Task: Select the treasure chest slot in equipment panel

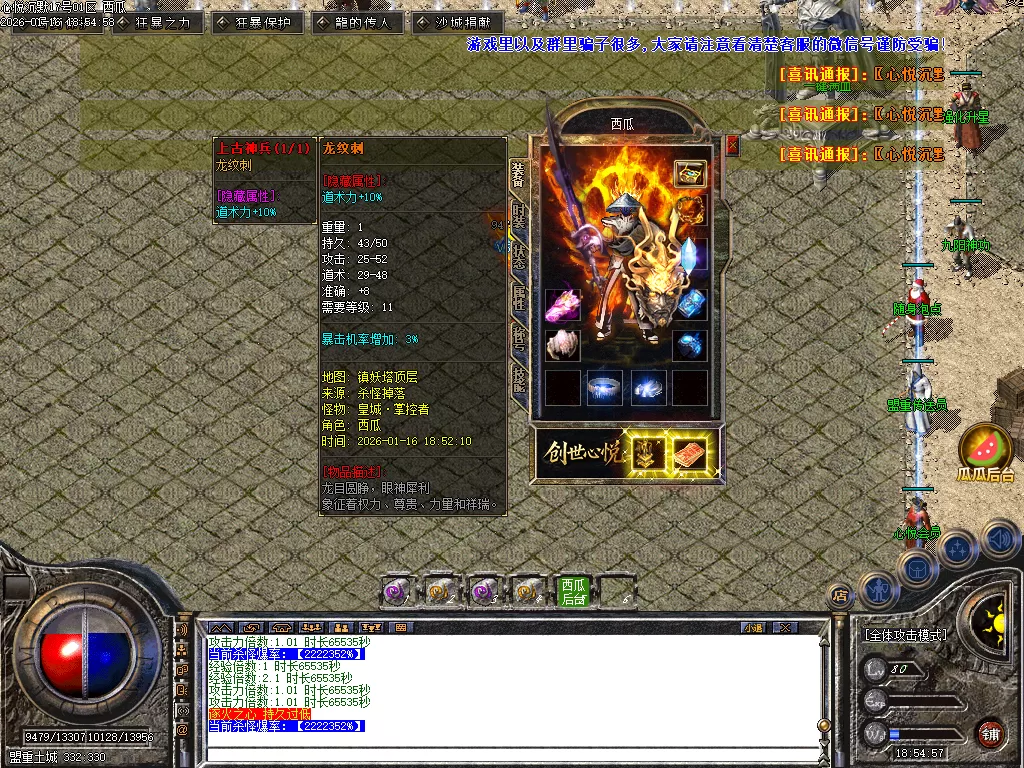Action: 689,173
